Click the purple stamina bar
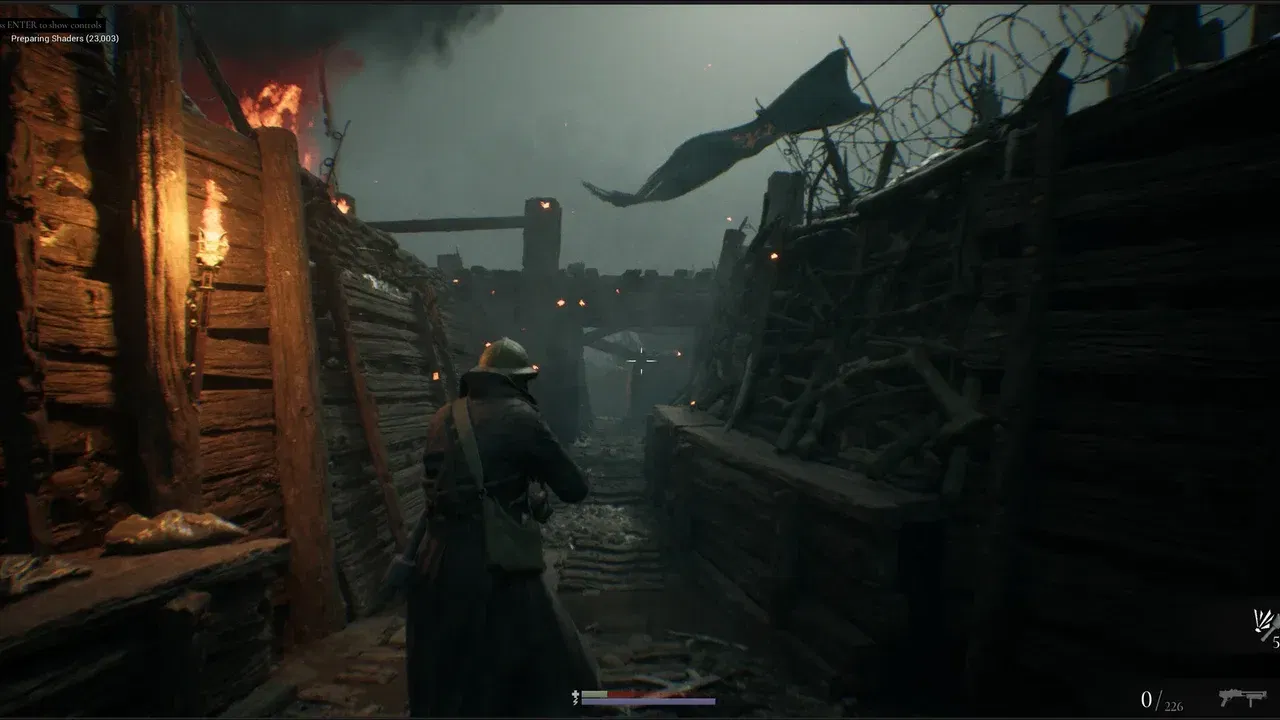Viewport: 1280px width, 720px height. click(650, 701)
